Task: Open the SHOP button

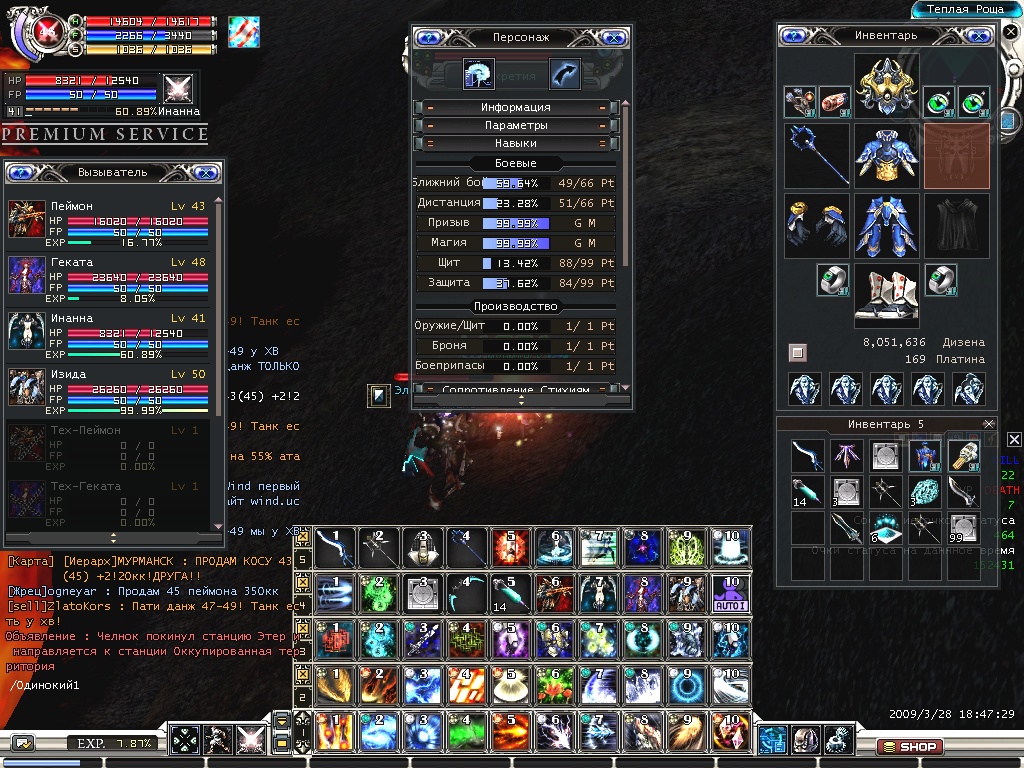Action: pyautogui.click(x=909, y=746)
